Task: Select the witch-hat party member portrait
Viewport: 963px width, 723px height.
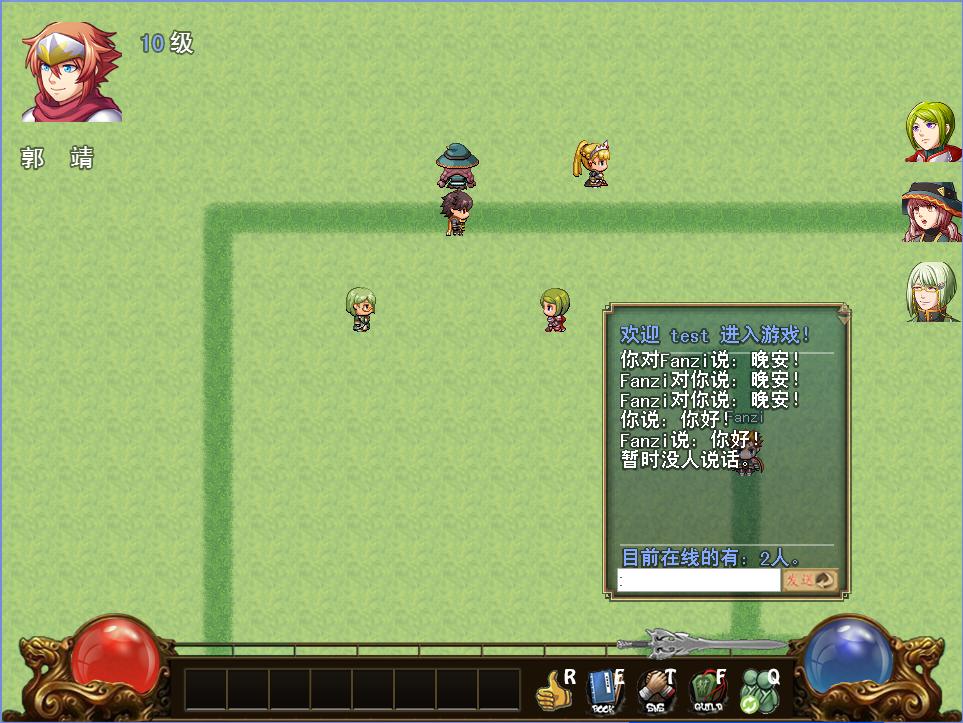Action: pos(933,212)
